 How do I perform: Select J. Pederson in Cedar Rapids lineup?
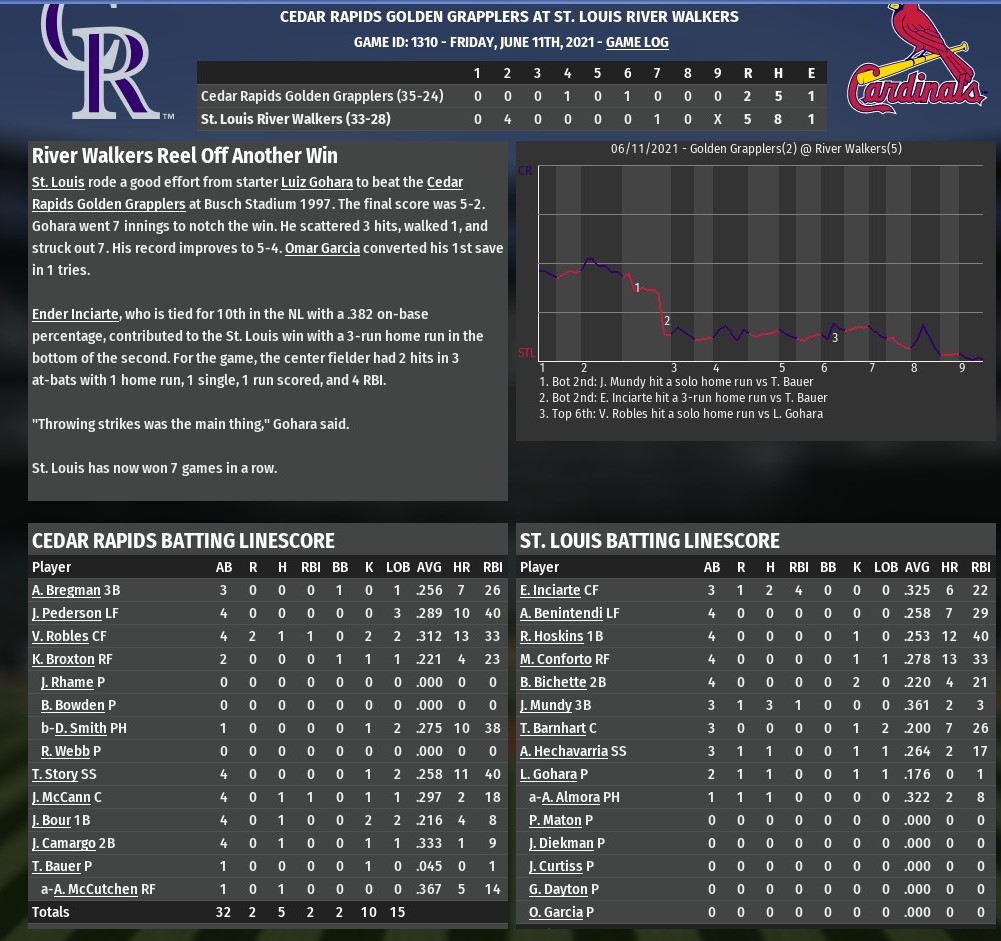pos(67,613)
